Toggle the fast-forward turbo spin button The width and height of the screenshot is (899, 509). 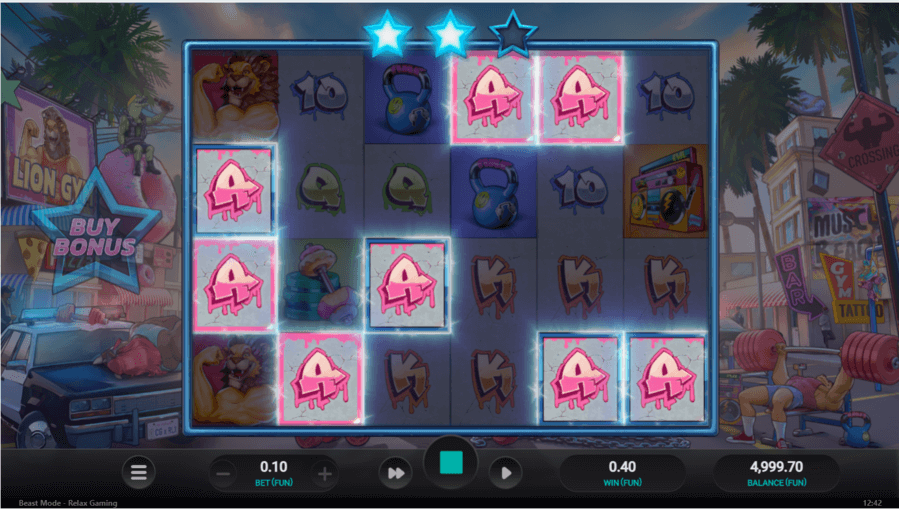click(x=396, y=472)
